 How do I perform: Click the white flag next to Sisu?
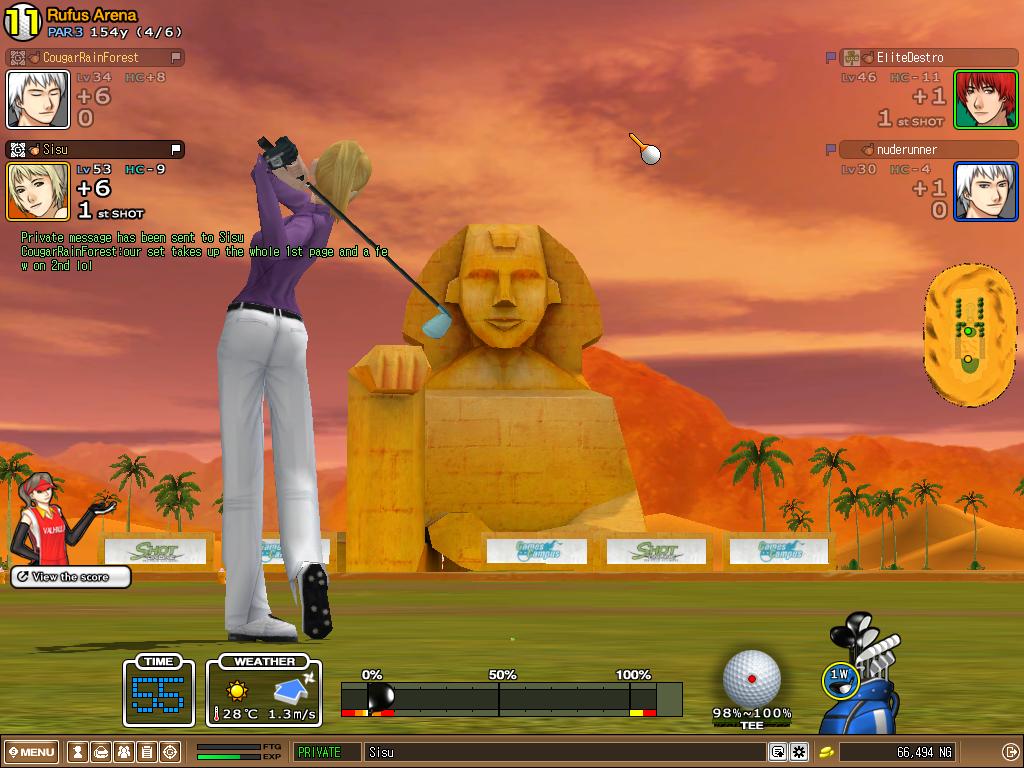click(x=176, y=150)
